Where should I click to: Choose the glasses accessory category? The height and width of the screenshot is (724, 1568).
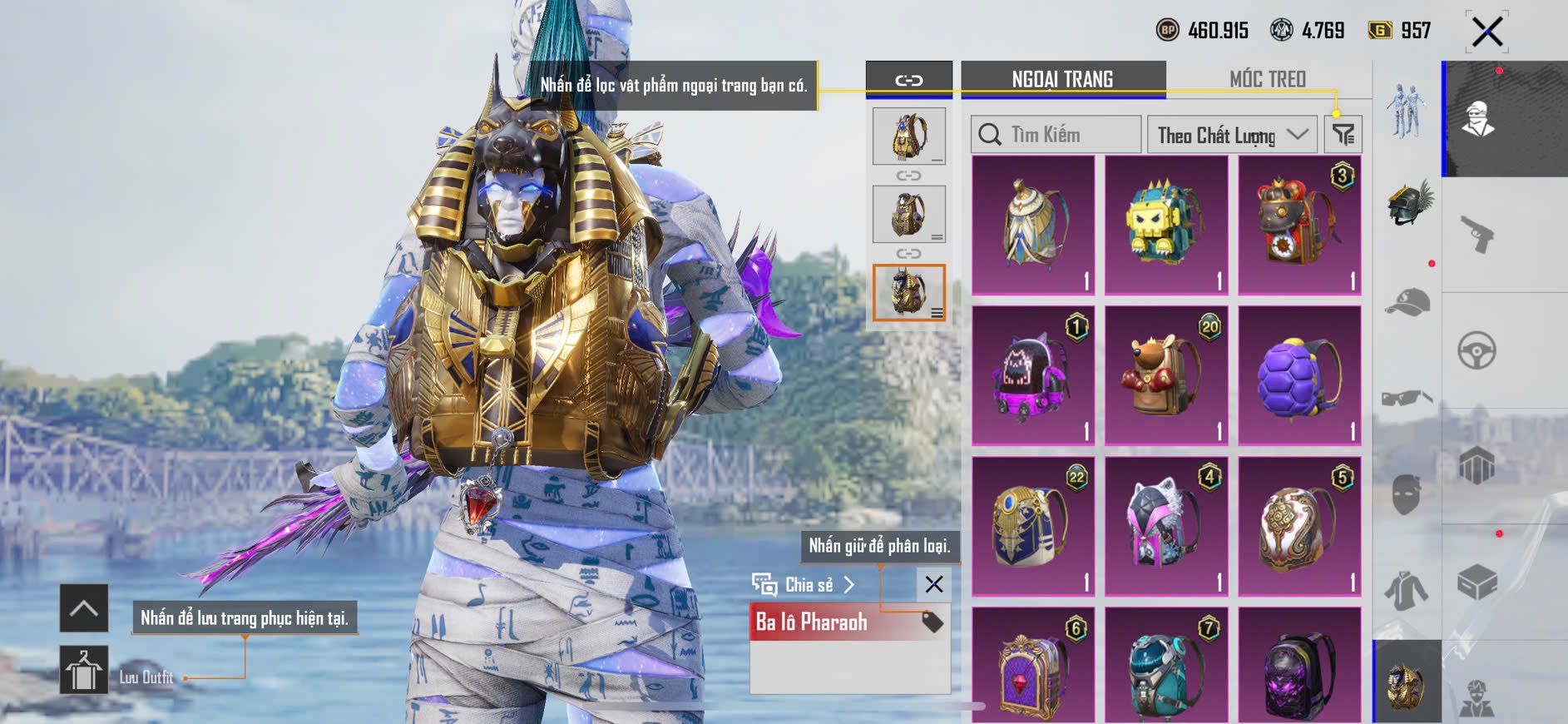1407,398
